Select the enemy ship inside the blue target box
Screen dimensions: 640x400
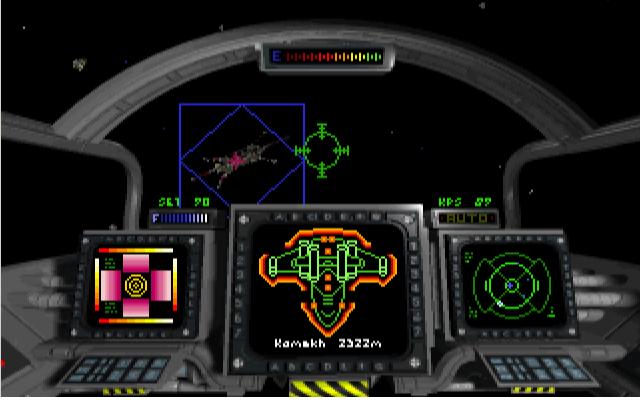tap(240, 159)
